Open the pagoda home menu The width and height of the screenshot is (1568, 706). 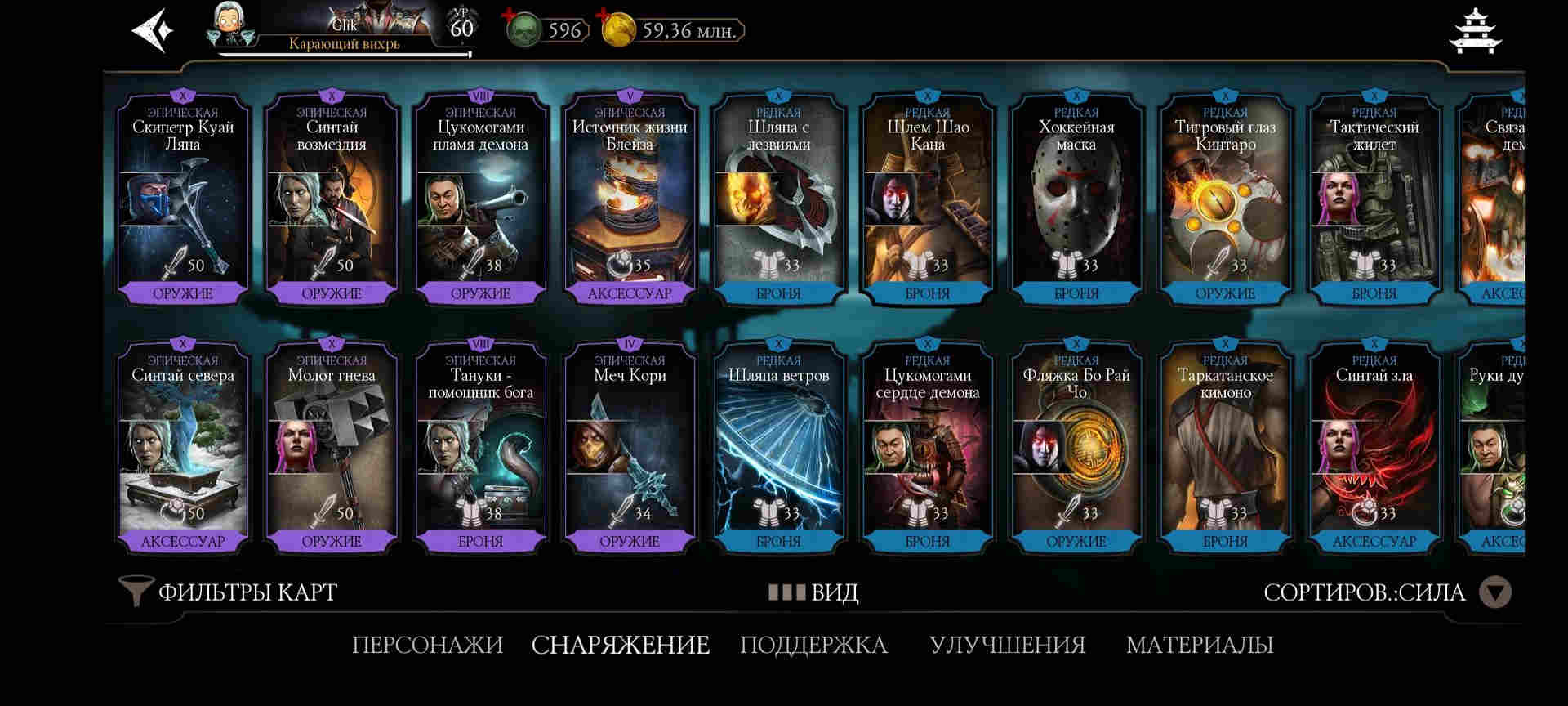(x=1475, y=31)
